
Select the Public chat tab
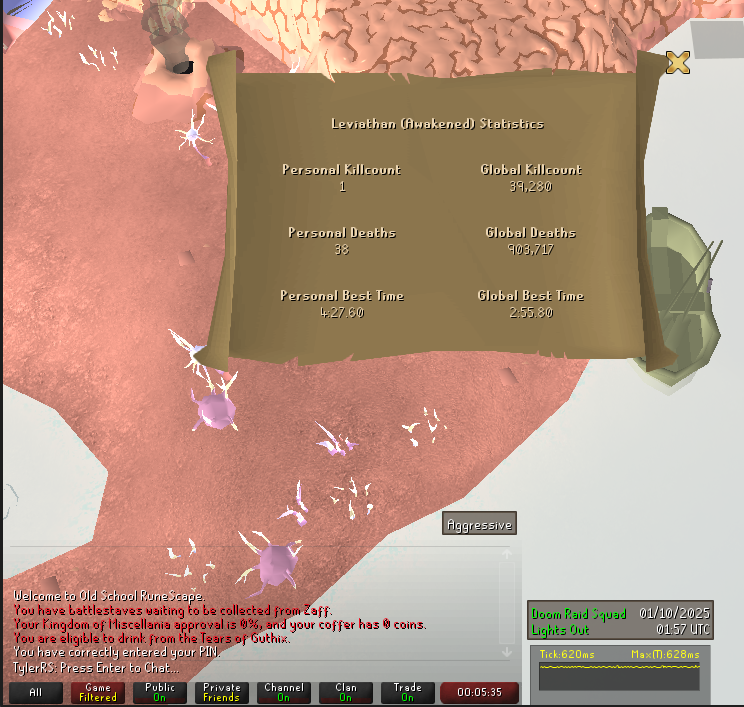(x=160, y=692)
